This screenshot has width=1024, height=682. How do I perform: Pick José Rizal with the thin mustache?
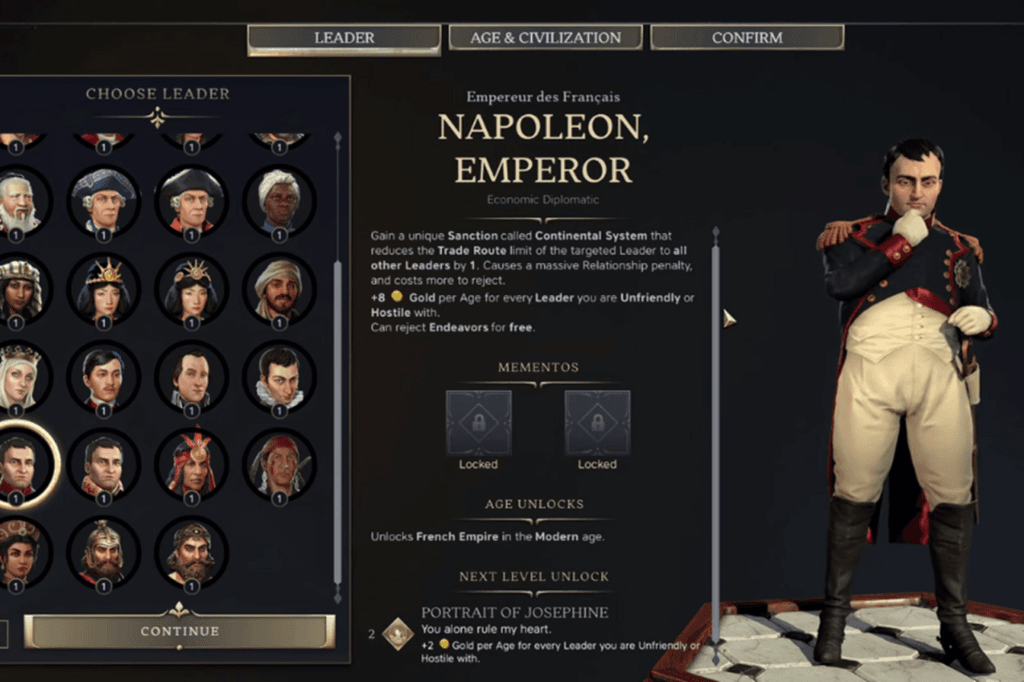(x=103, y=377)
